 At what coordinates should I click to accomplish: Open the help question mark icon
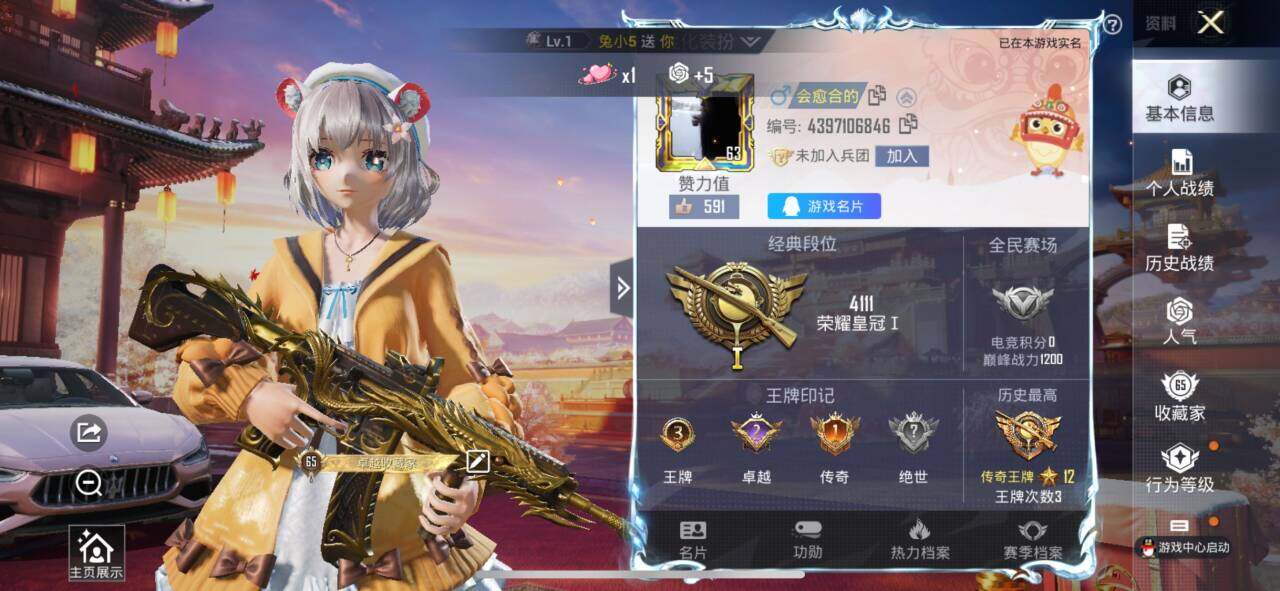(1112, 25)
